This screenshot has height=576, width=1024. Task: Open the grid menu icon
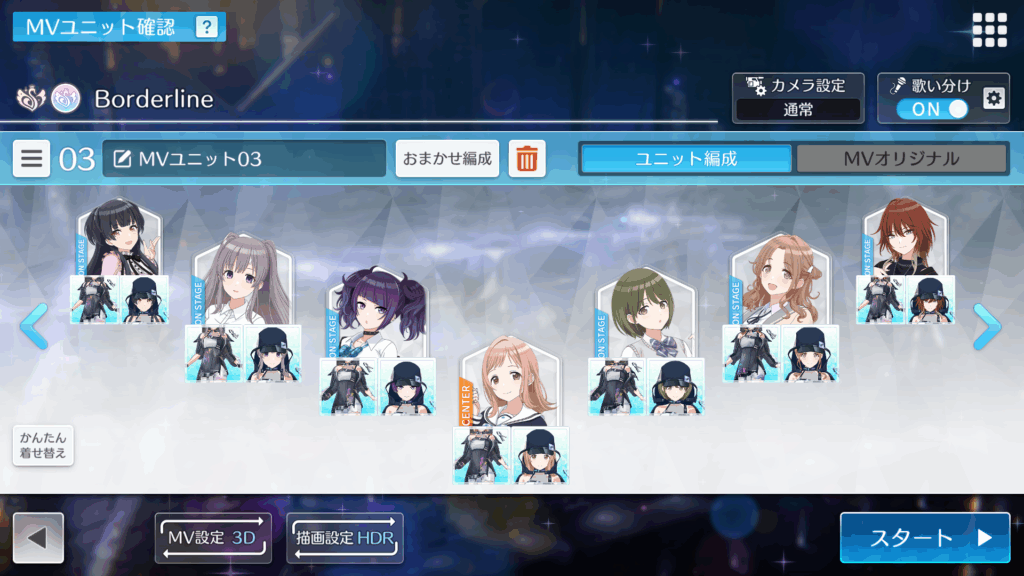tap(989, 29)
